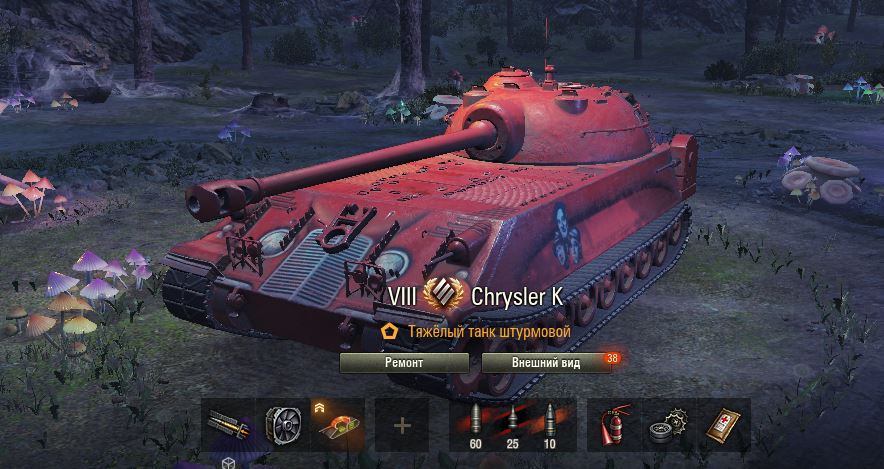This screenshot has height=469, width=884.
Task: Pick the shell with 10 rounds
Action: tap(548, 425)
